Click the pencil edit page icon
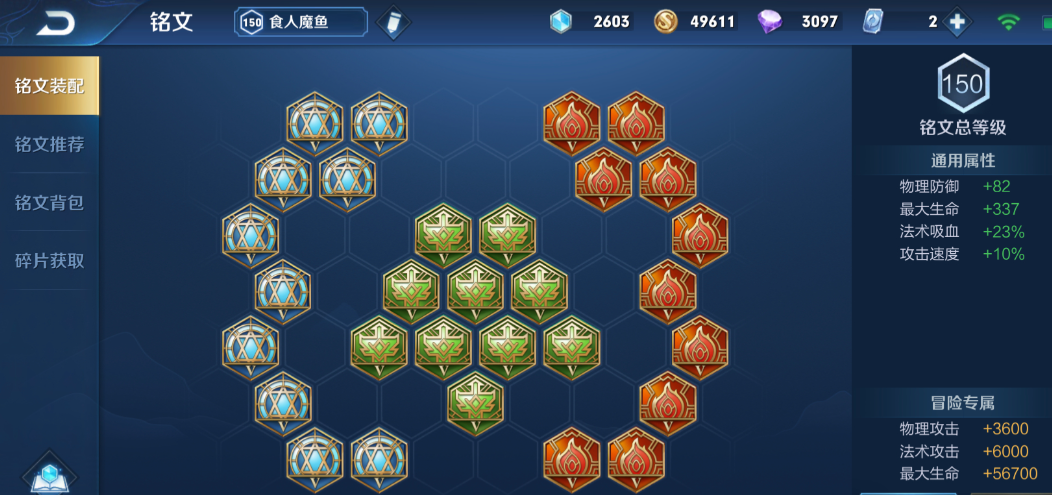 coord(395,22)
